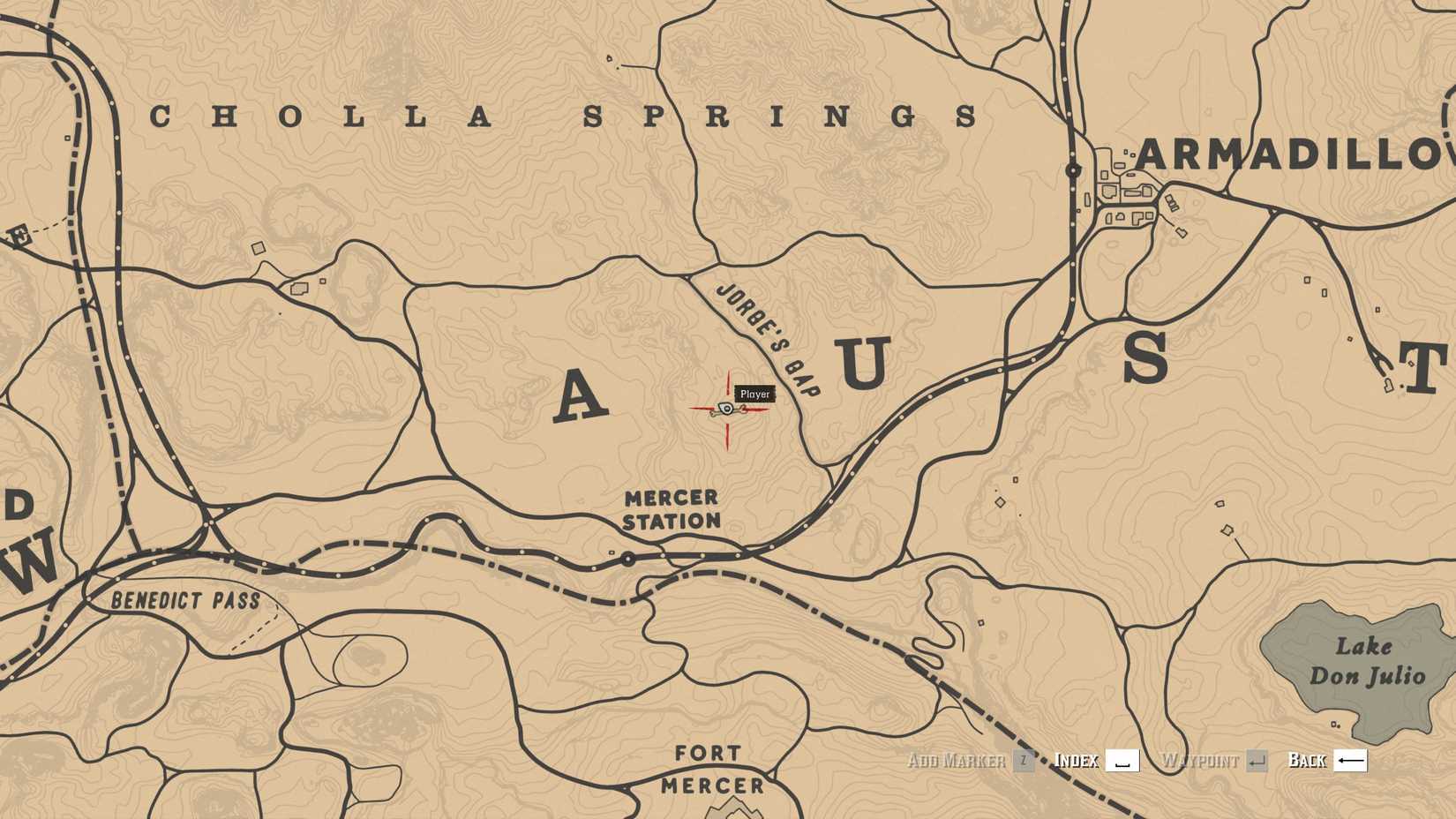Click the spacebar key icon beside Index
The image size is (1456, 819).
1122,760
